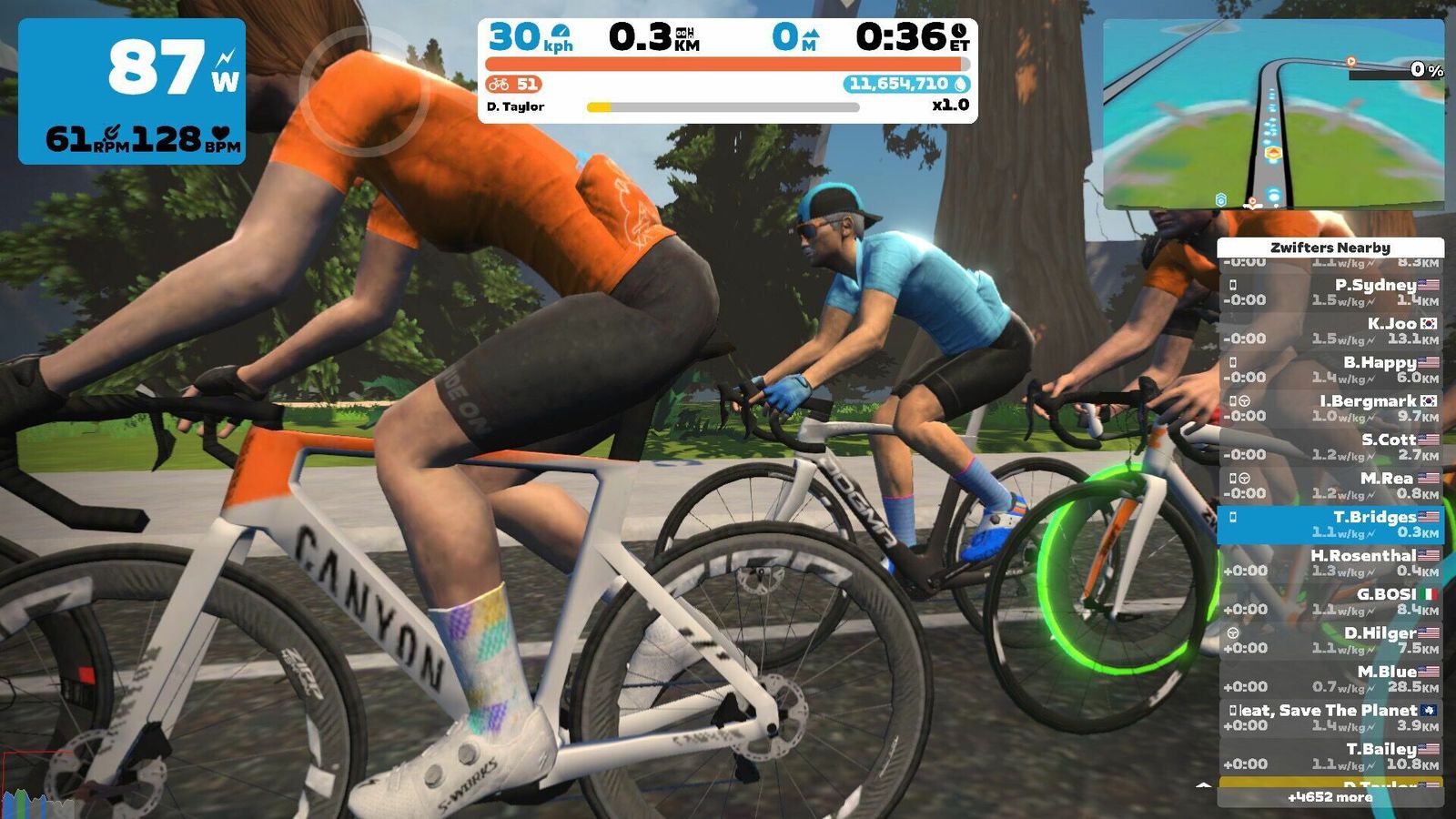The height and width of the screenshot is (819, 1456).
Task: Click the Save The Planet rider row
Action: [x=1330, y=718]
